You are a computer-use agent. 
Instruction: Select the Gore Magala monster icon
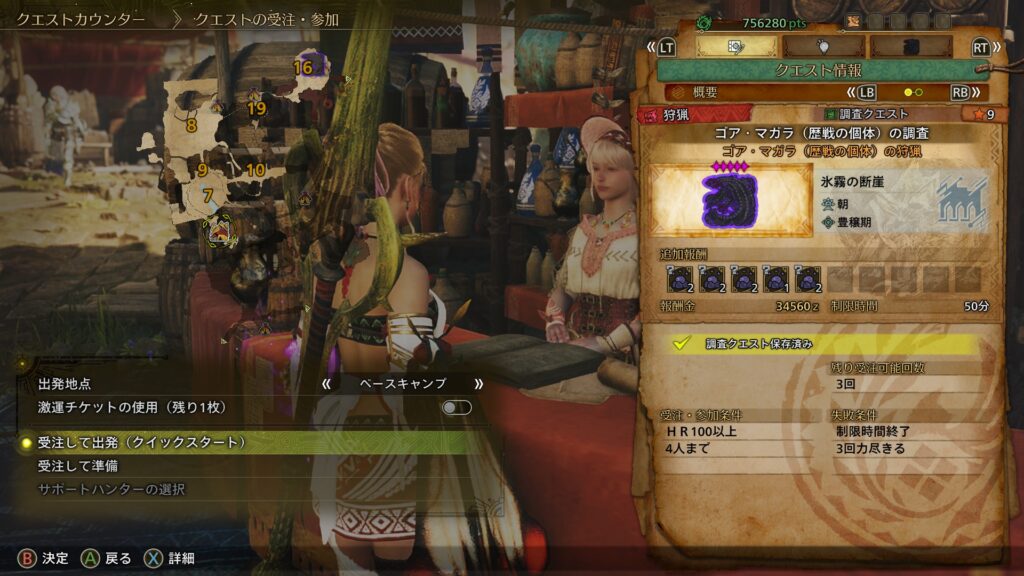(730, 197)
